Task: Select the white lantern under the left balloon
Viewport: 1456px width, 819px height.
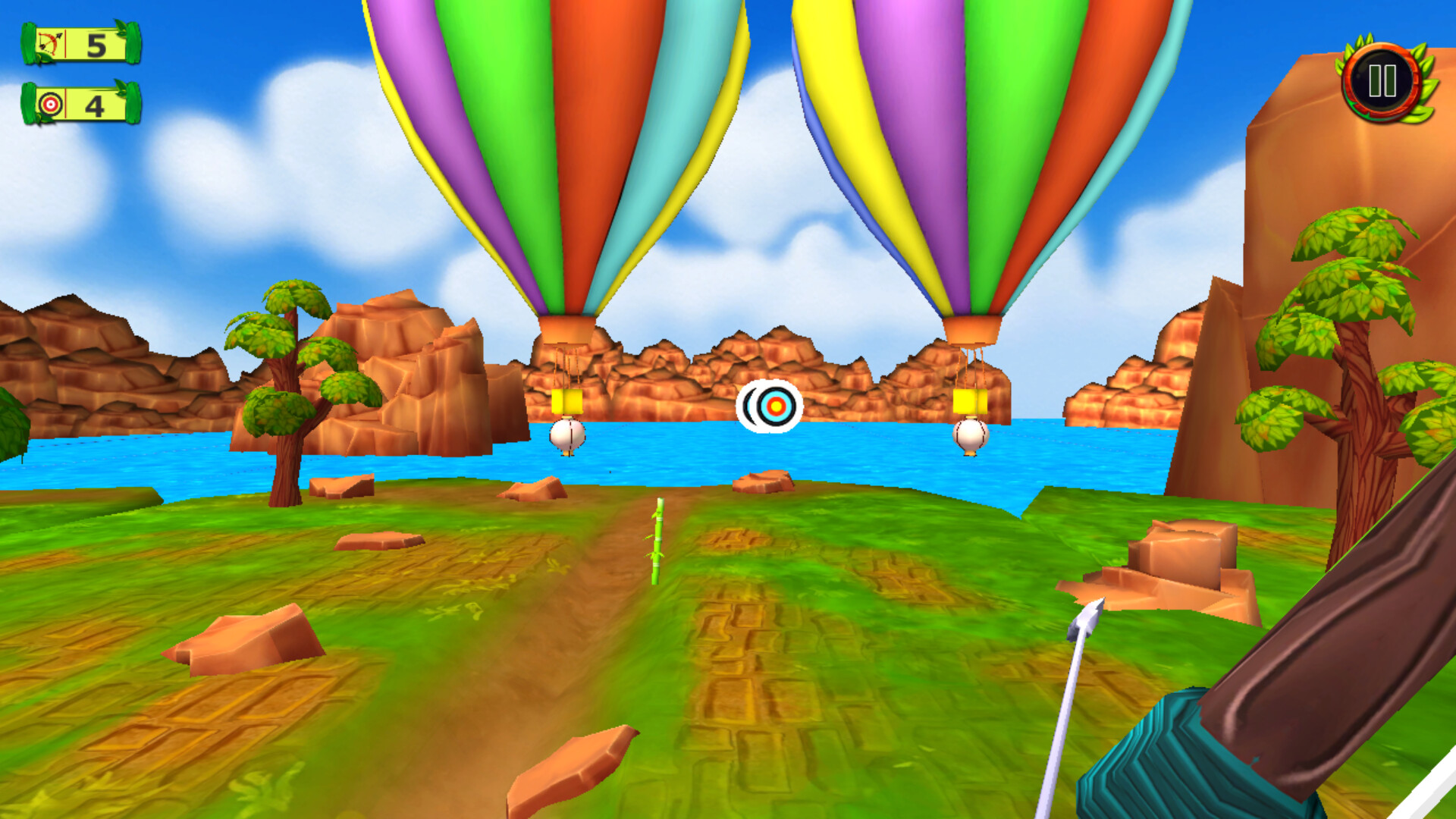Action: [x=567, y=435]
